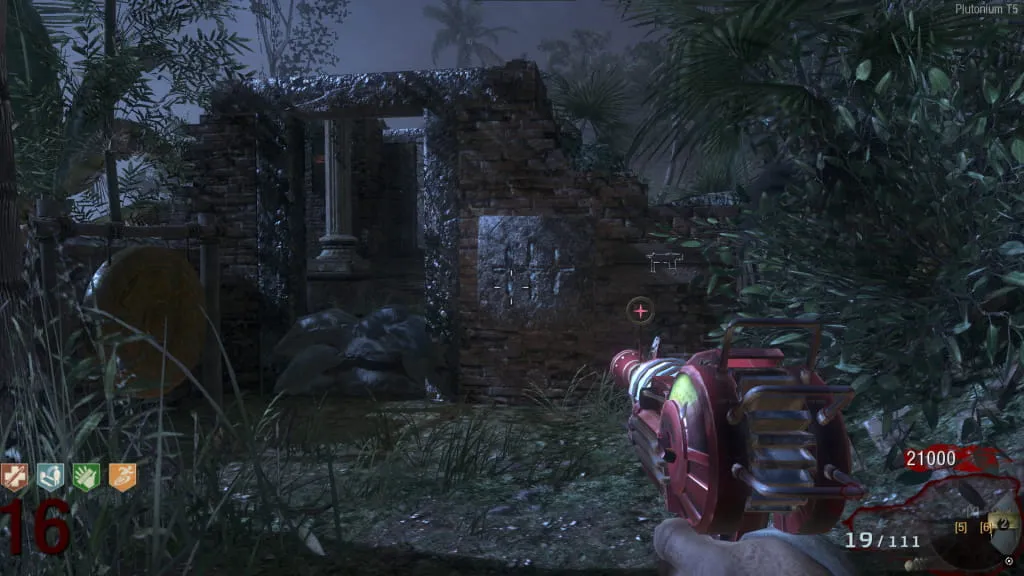This screenshot has width=1024, height=576.
Task: Select the orange Stamin-Up perk icon
Action: click(122, 477)
